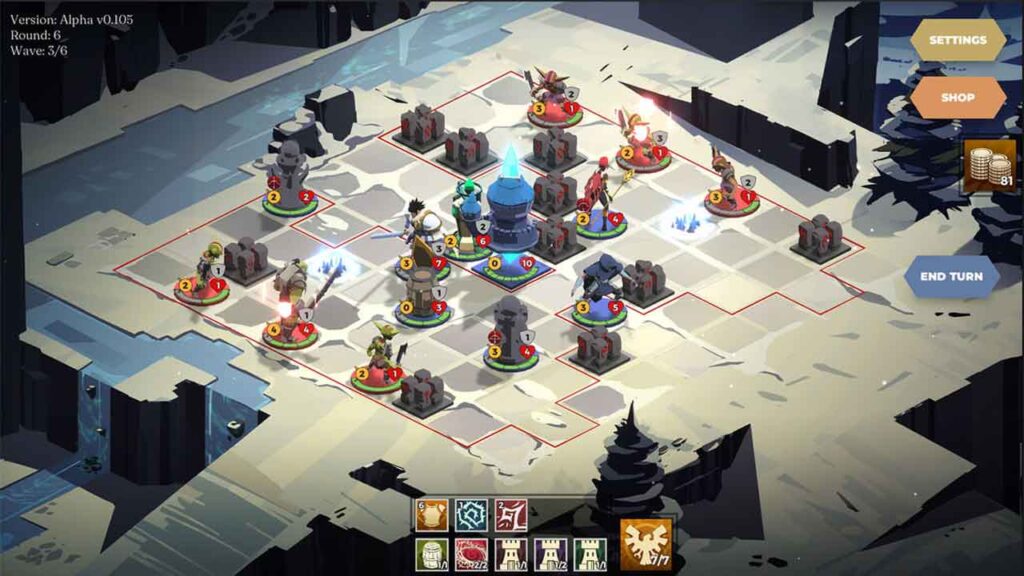Image resolution: width=1024 pixels, height=576 pixels.
Task: Activate the teal thorn ring ability
Action: pos(472,516)
